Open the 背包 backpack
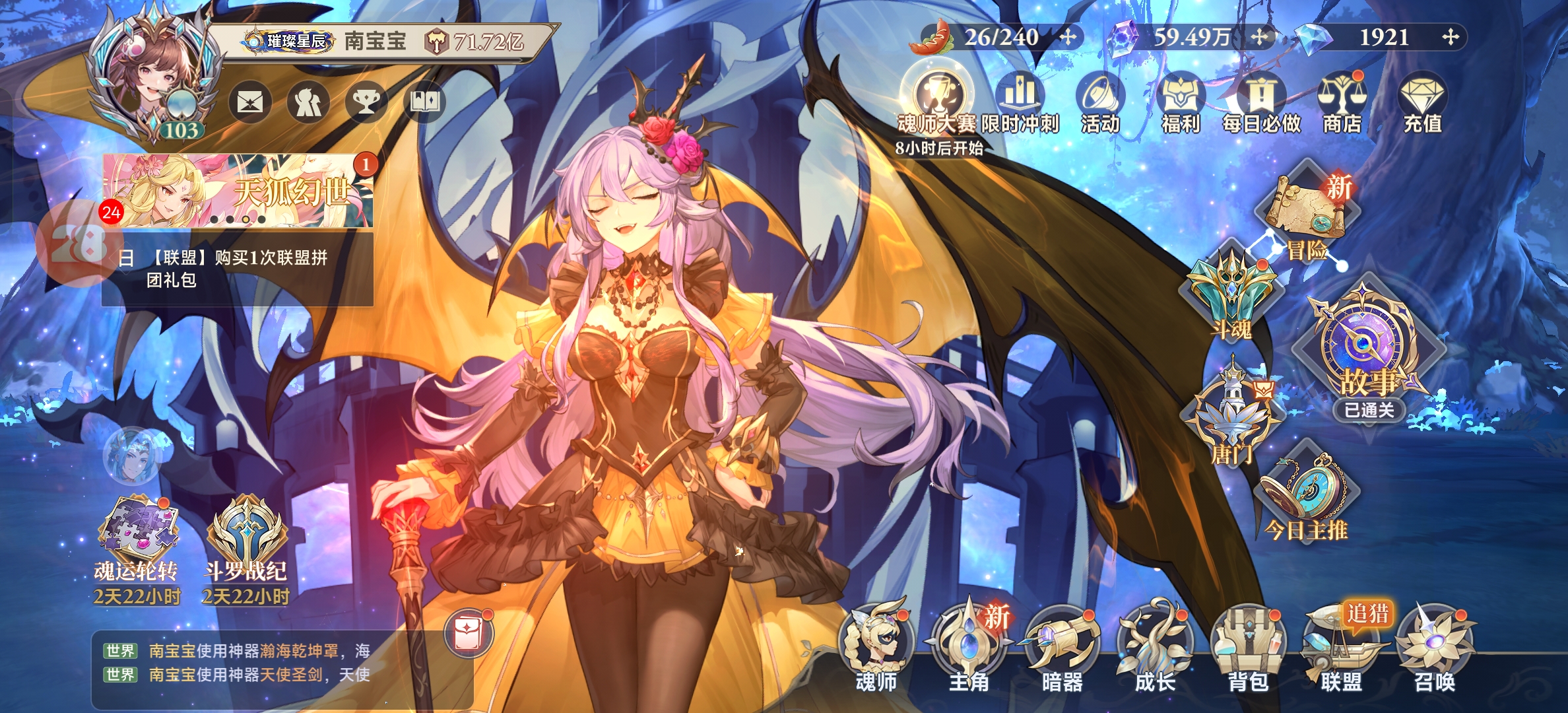The height and width of the screenshot is (713, 1568). [1248, 647]
